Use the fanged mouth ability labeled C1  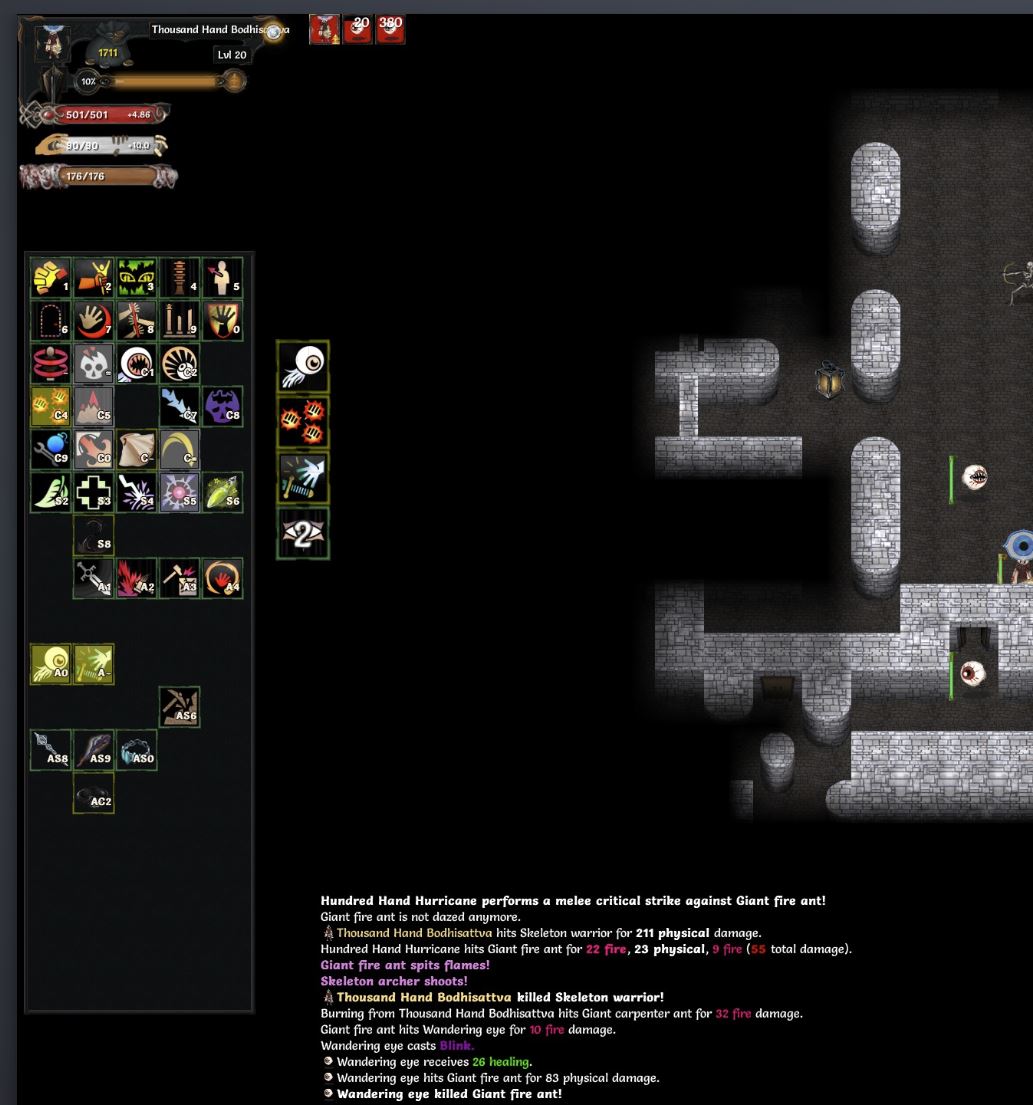(136, 363)
